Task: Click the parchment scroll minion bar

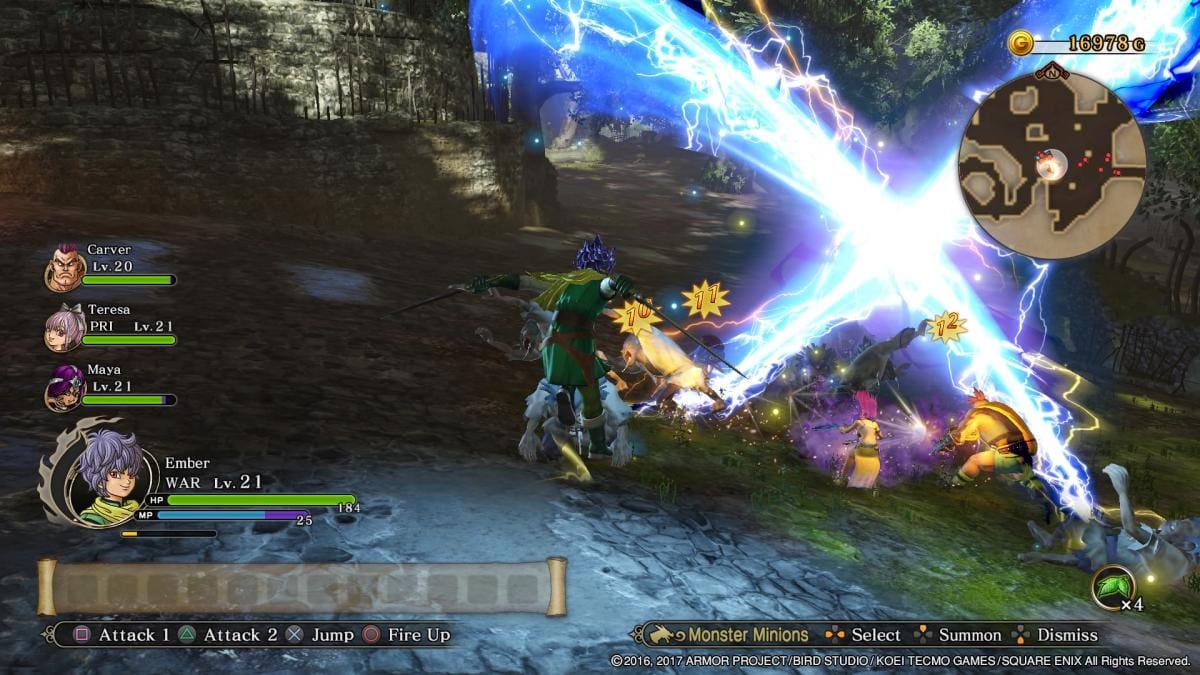Action: pyautogui.click(x=302, y=587)
